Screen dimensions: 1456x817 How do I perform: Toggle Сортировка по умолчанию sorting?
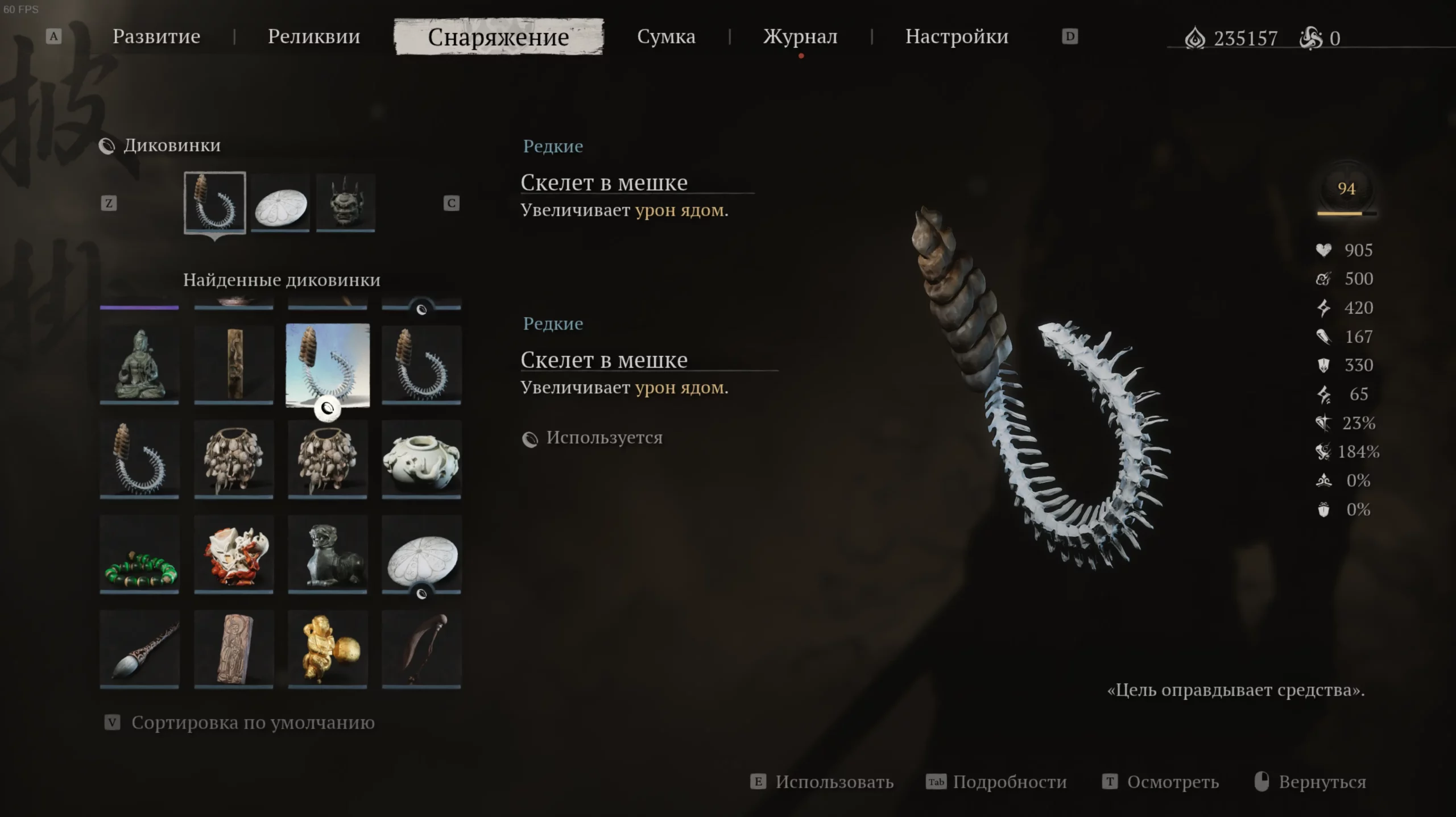coord(253,723)
